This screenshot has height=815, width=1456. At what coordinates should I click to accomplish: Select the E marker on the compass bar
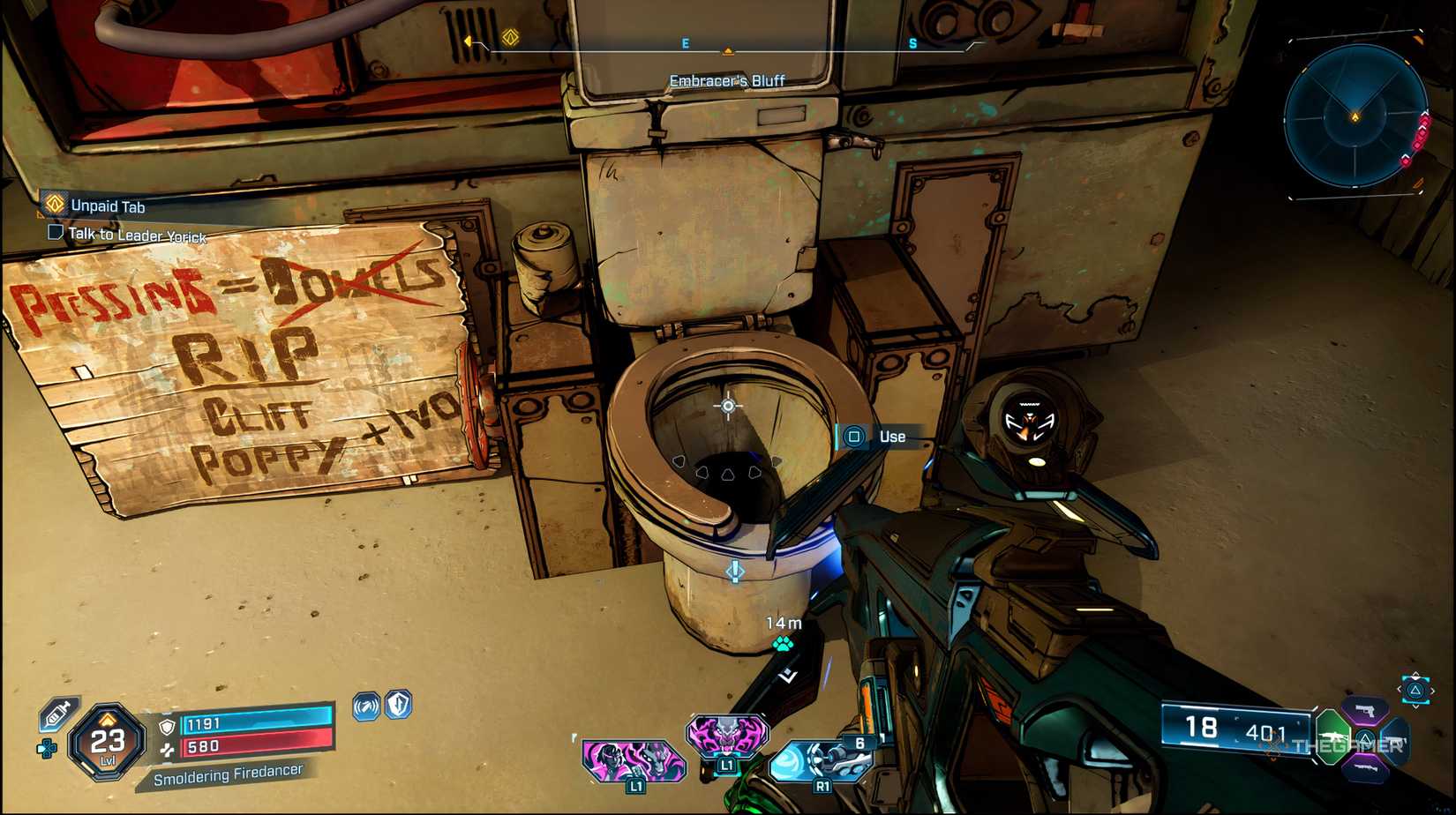pos(684,41)
